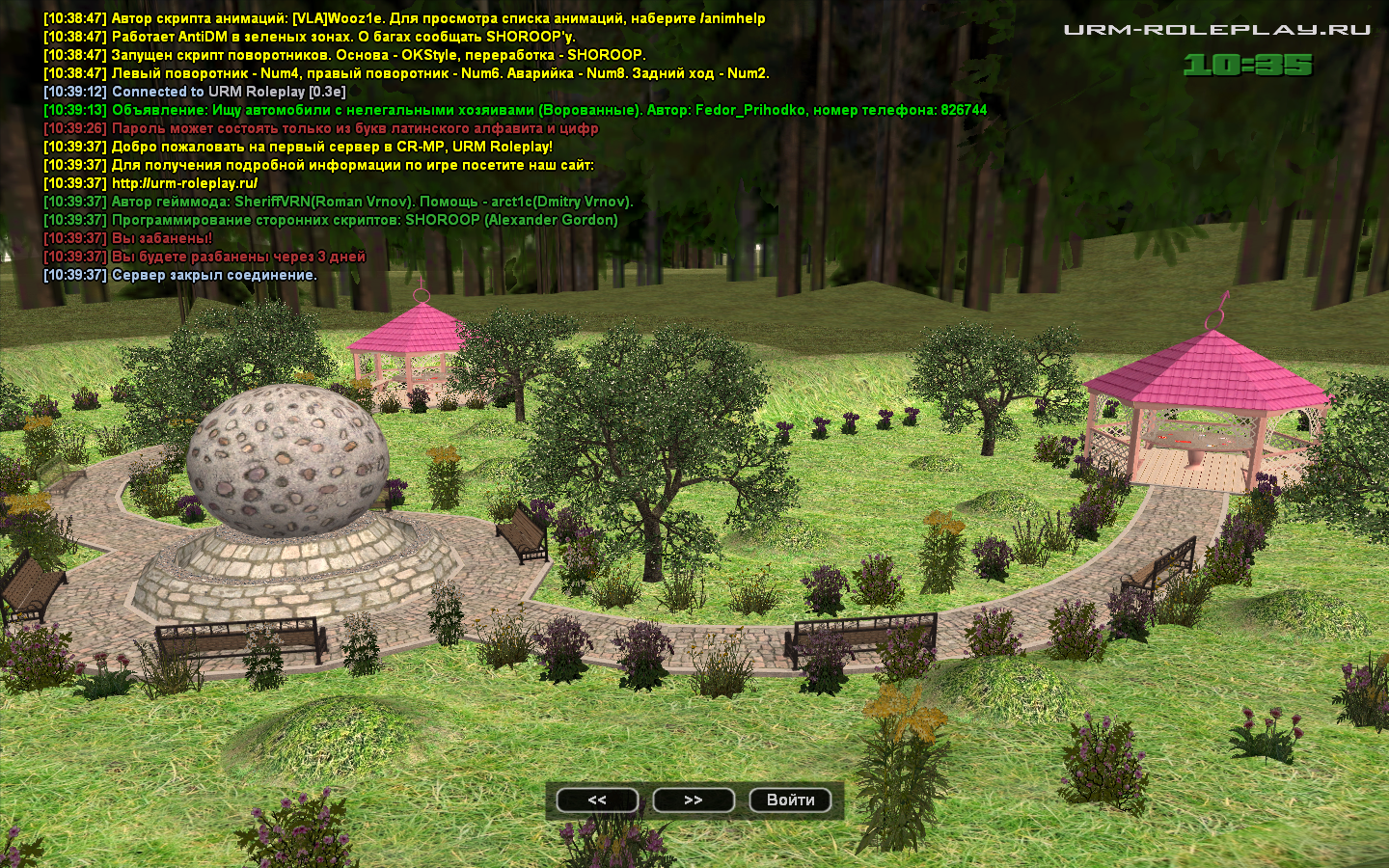Select the next skin arrow button
Viewport: 1389px width, 868px height.
(x=694, y=800)
